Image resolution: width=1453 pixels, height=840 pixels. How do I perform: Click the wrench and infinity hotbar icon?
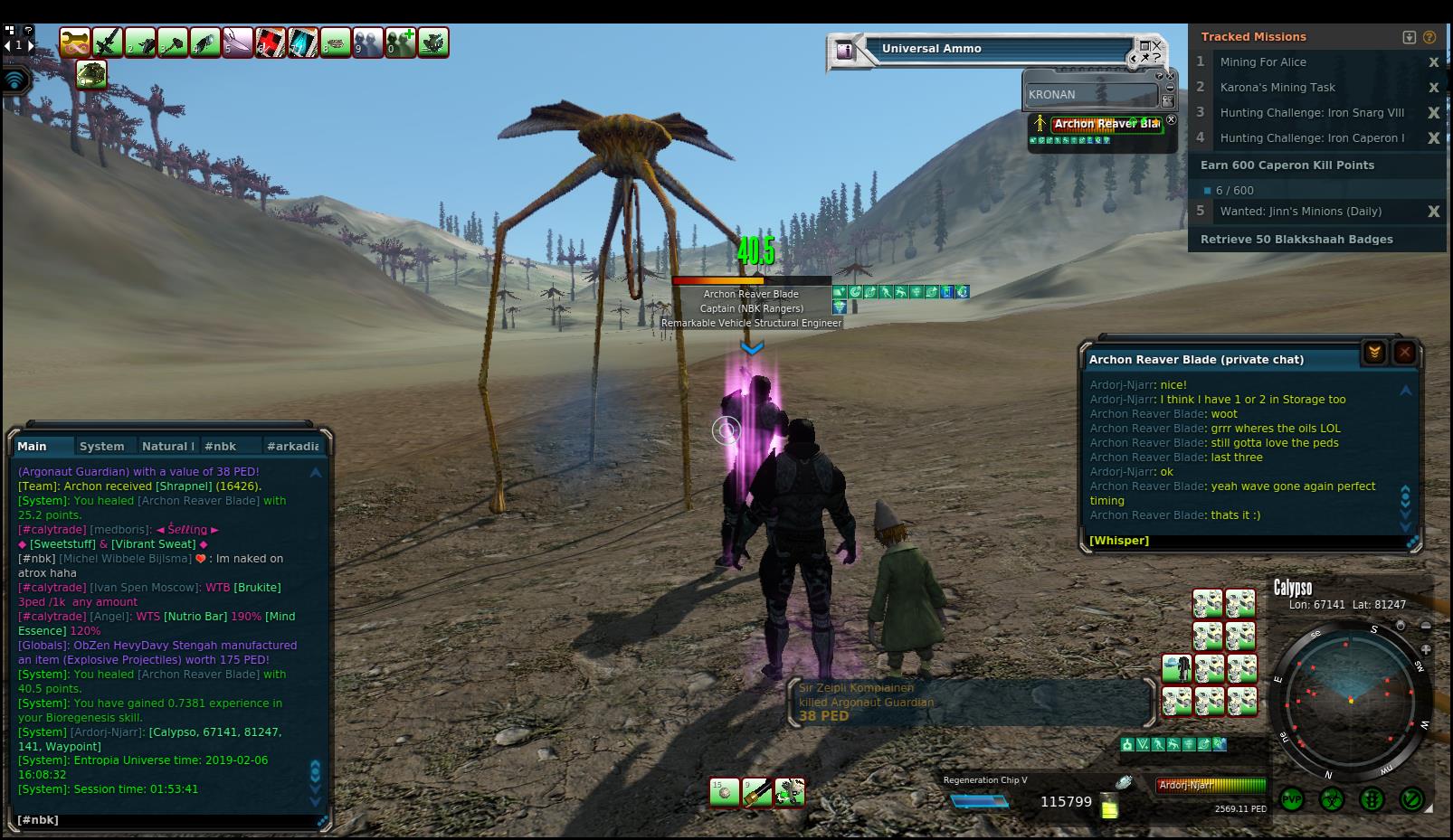(x=74, y=42)
